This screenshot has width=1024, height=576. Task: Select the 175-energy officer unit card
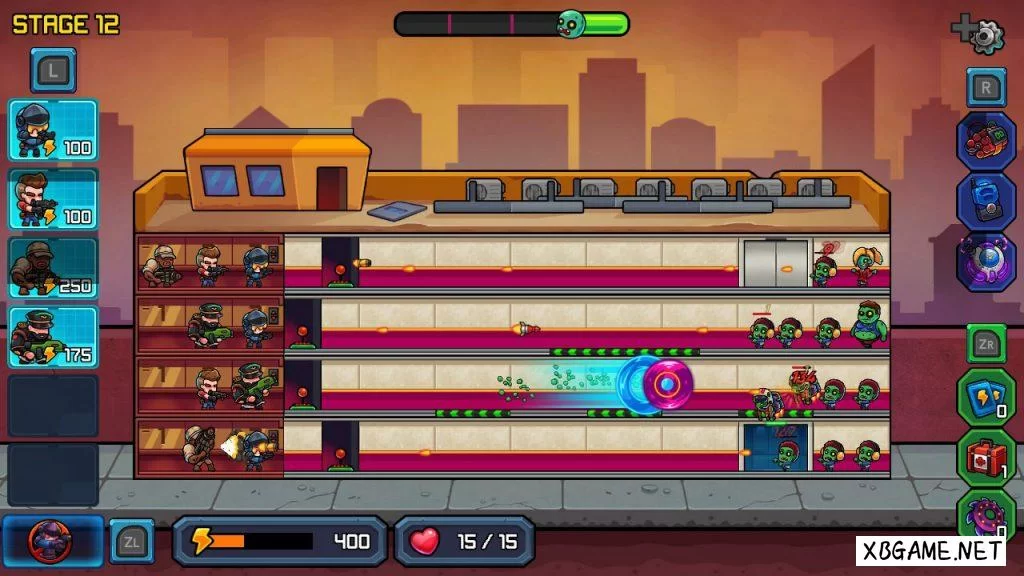click(53, 336)
